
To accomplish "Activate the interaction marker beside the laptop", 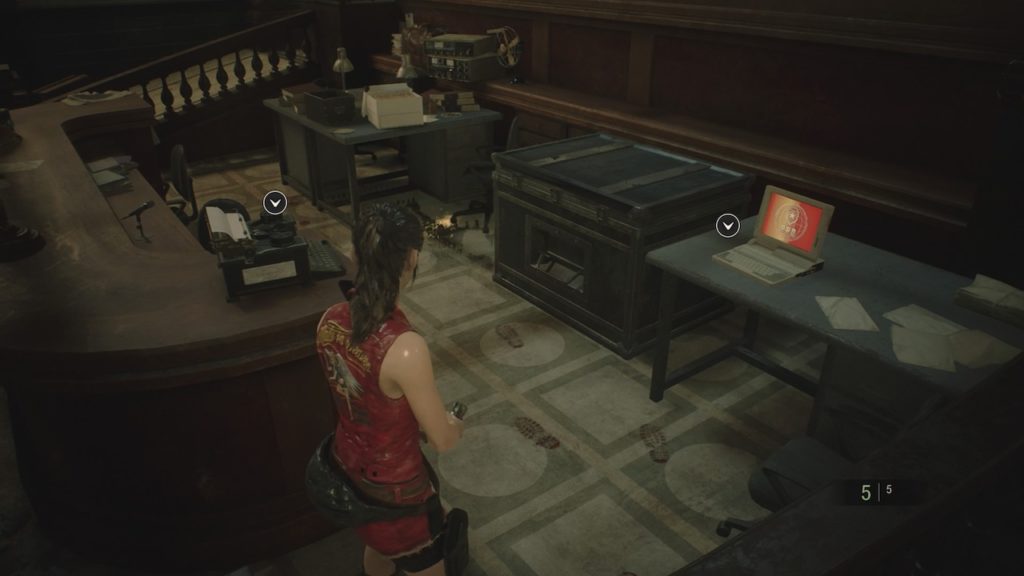I will click(x=728, y=226).
